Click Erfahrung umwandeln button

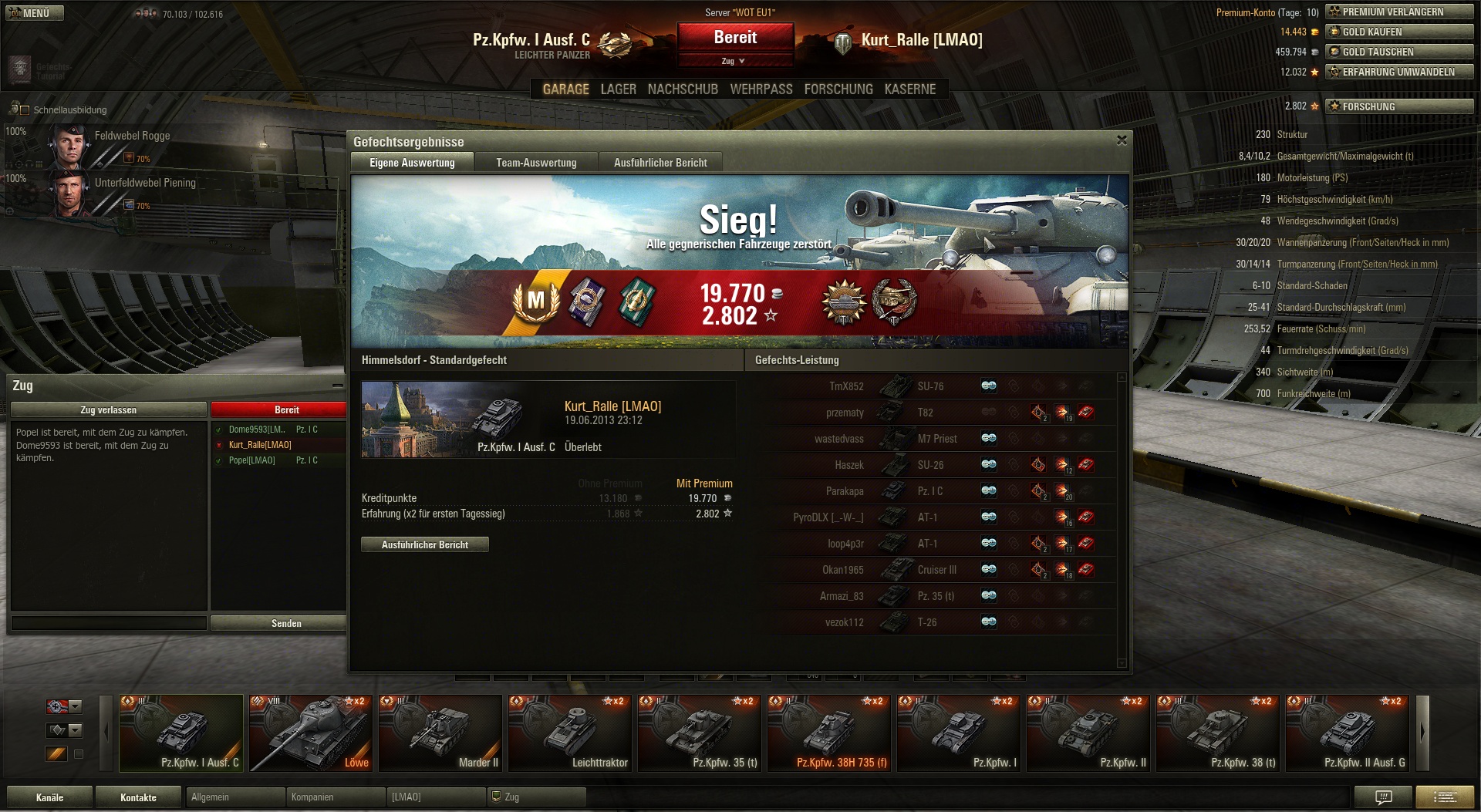pyautogui.click(x=1399, y=72)
